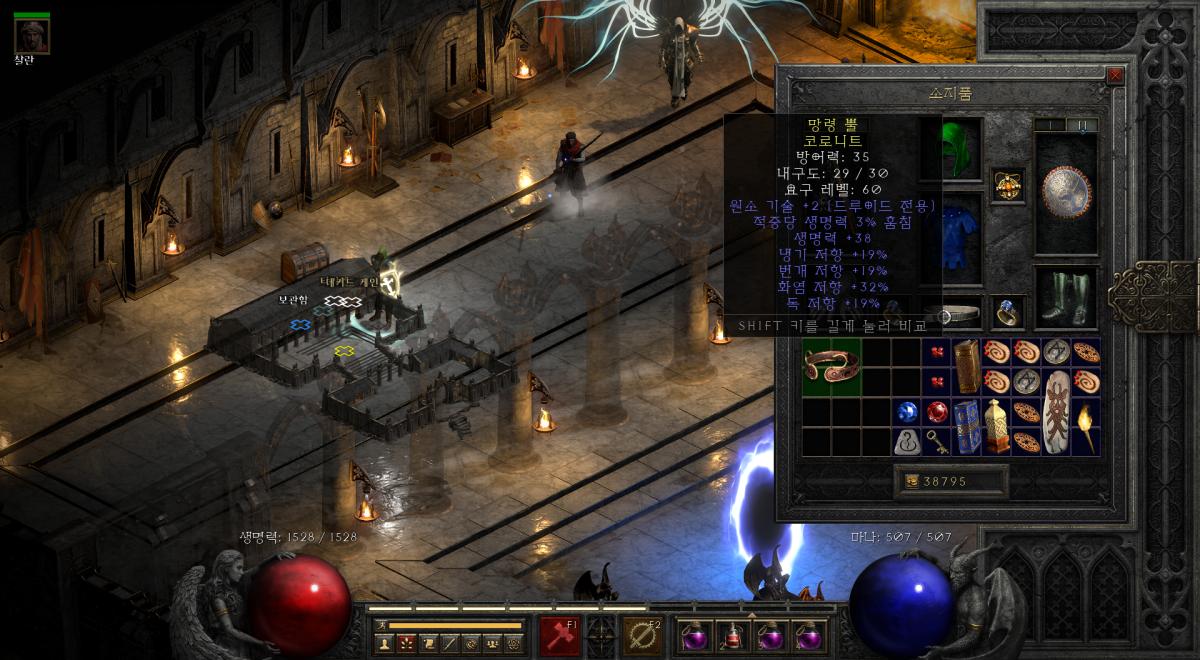Use the red potion in belt
1200x660 pixels.
tap(734, 636)
